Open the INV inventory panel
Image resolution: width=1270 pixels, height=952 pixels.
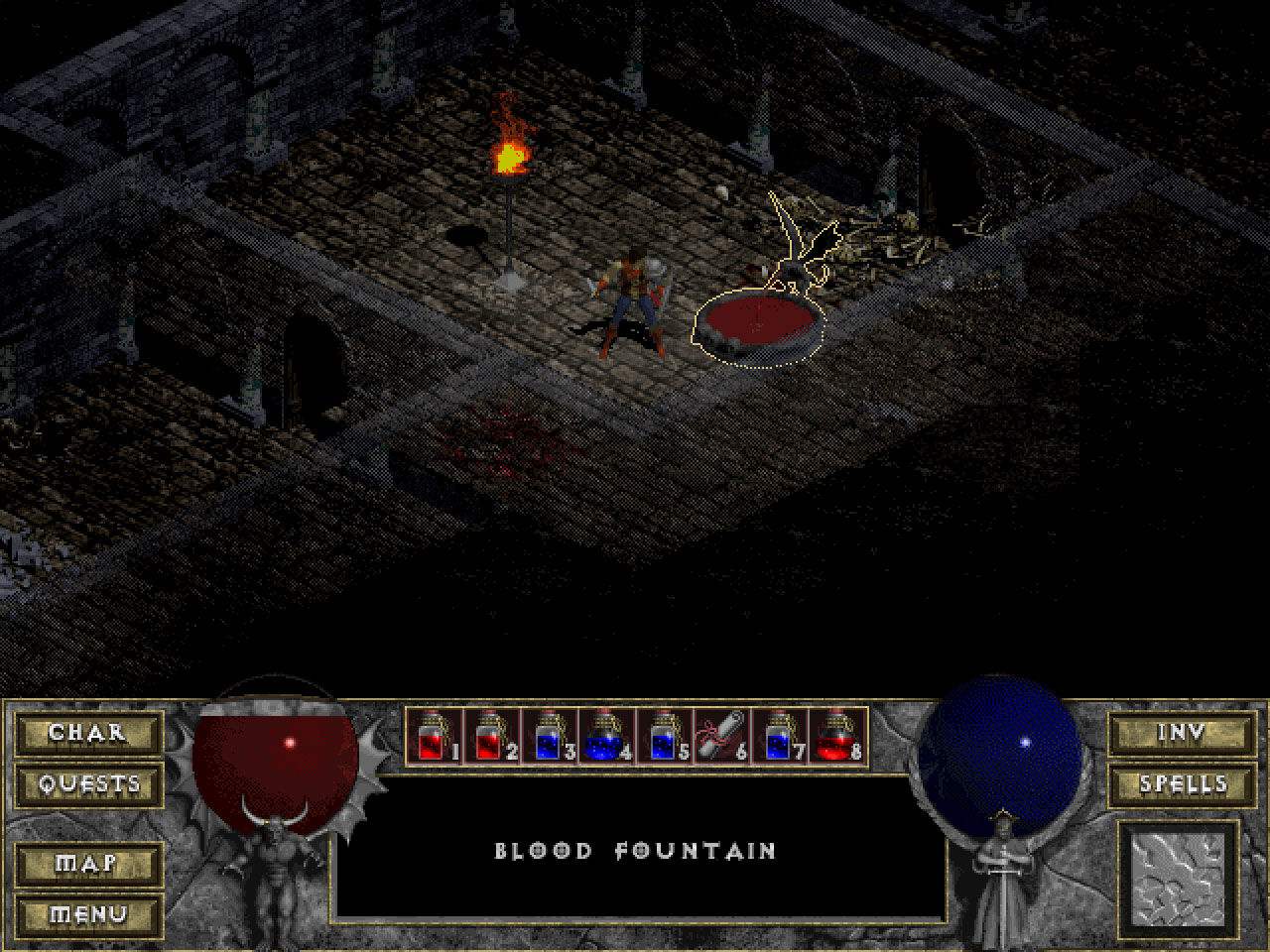click(1181, 734)
